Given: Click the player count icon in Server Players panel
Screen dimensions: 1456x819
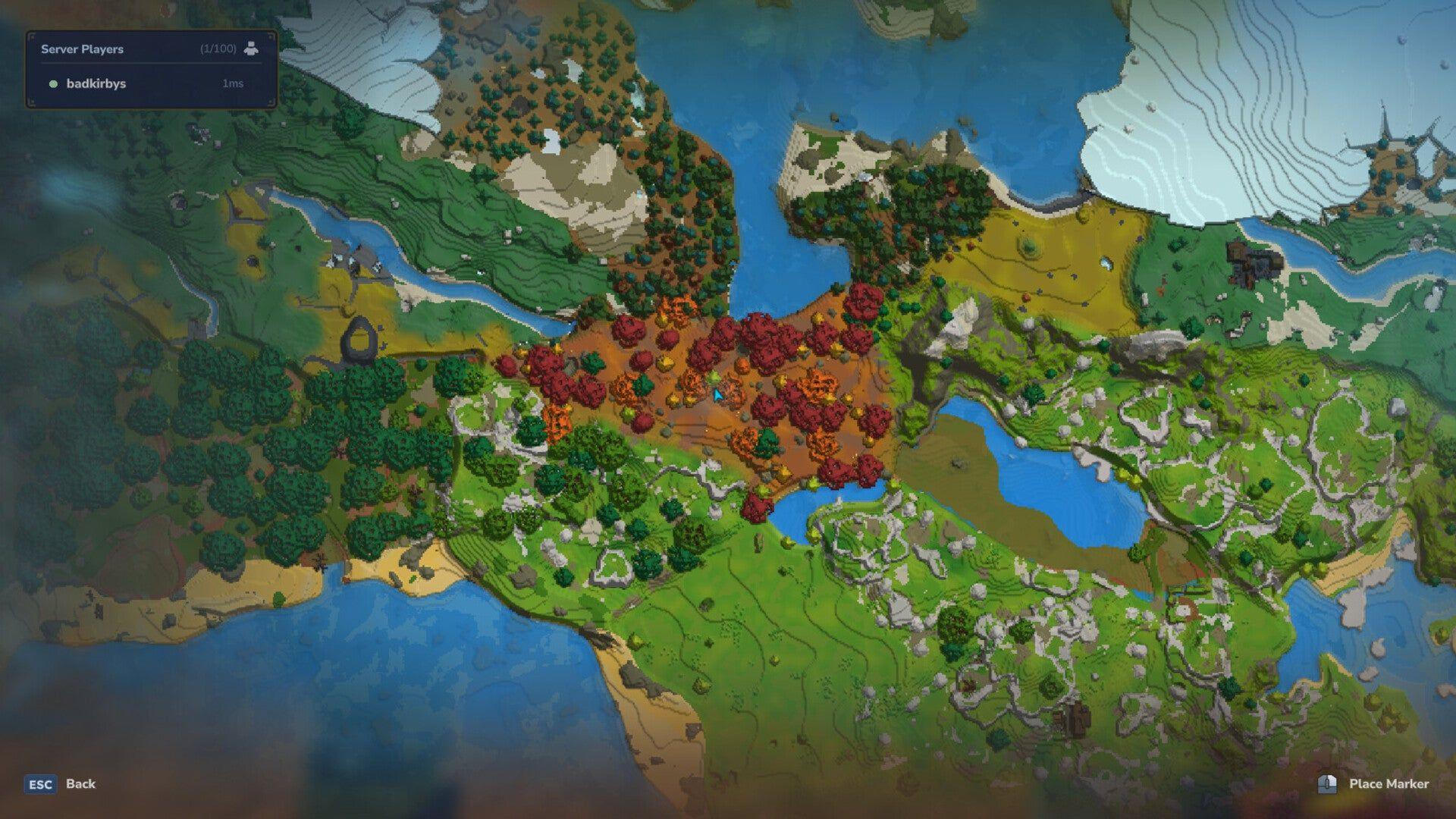Looking at the screenshot, I should point(251,49).
